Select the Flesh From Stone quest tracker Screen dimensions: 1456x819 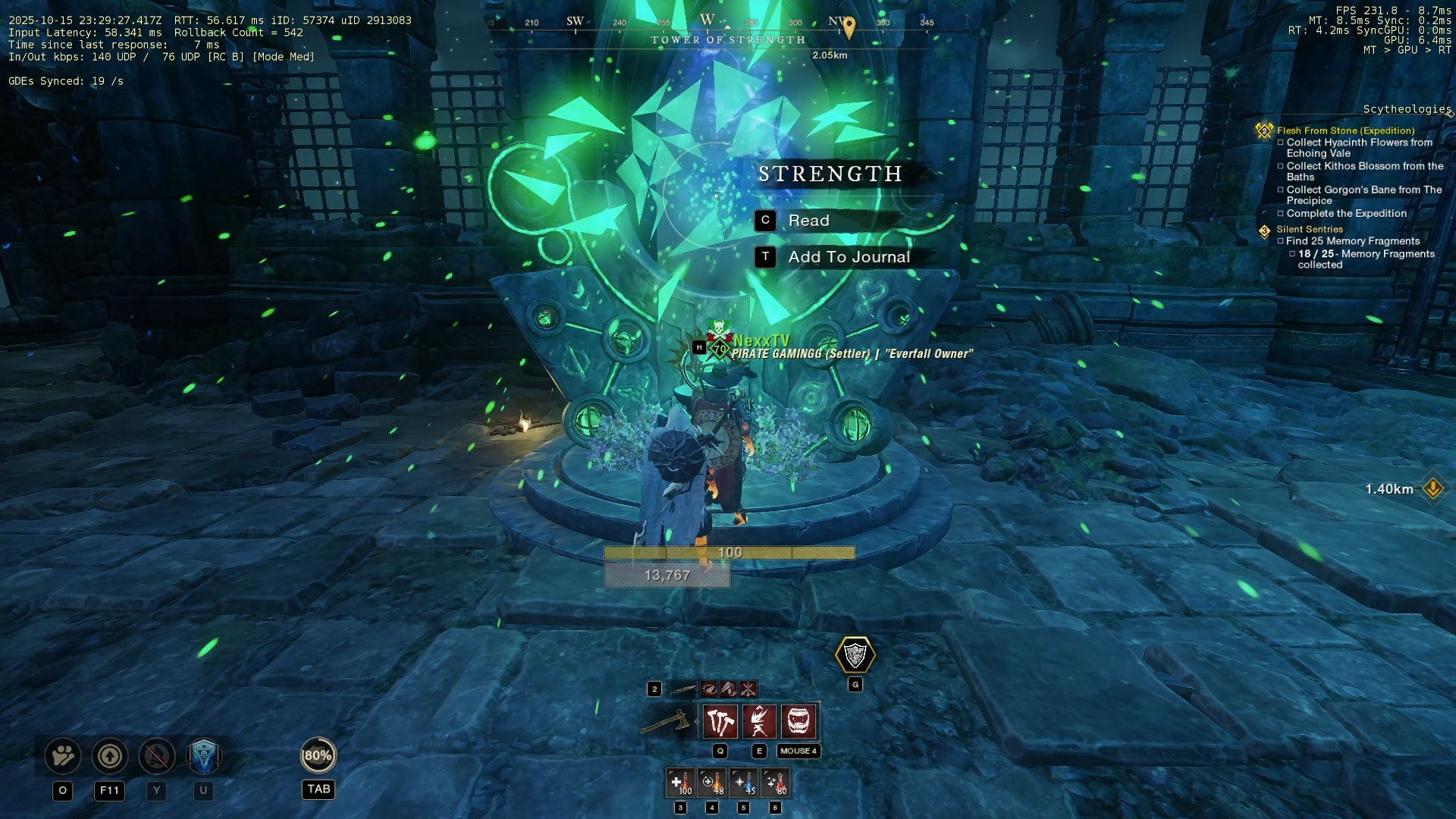(1345, 130)
